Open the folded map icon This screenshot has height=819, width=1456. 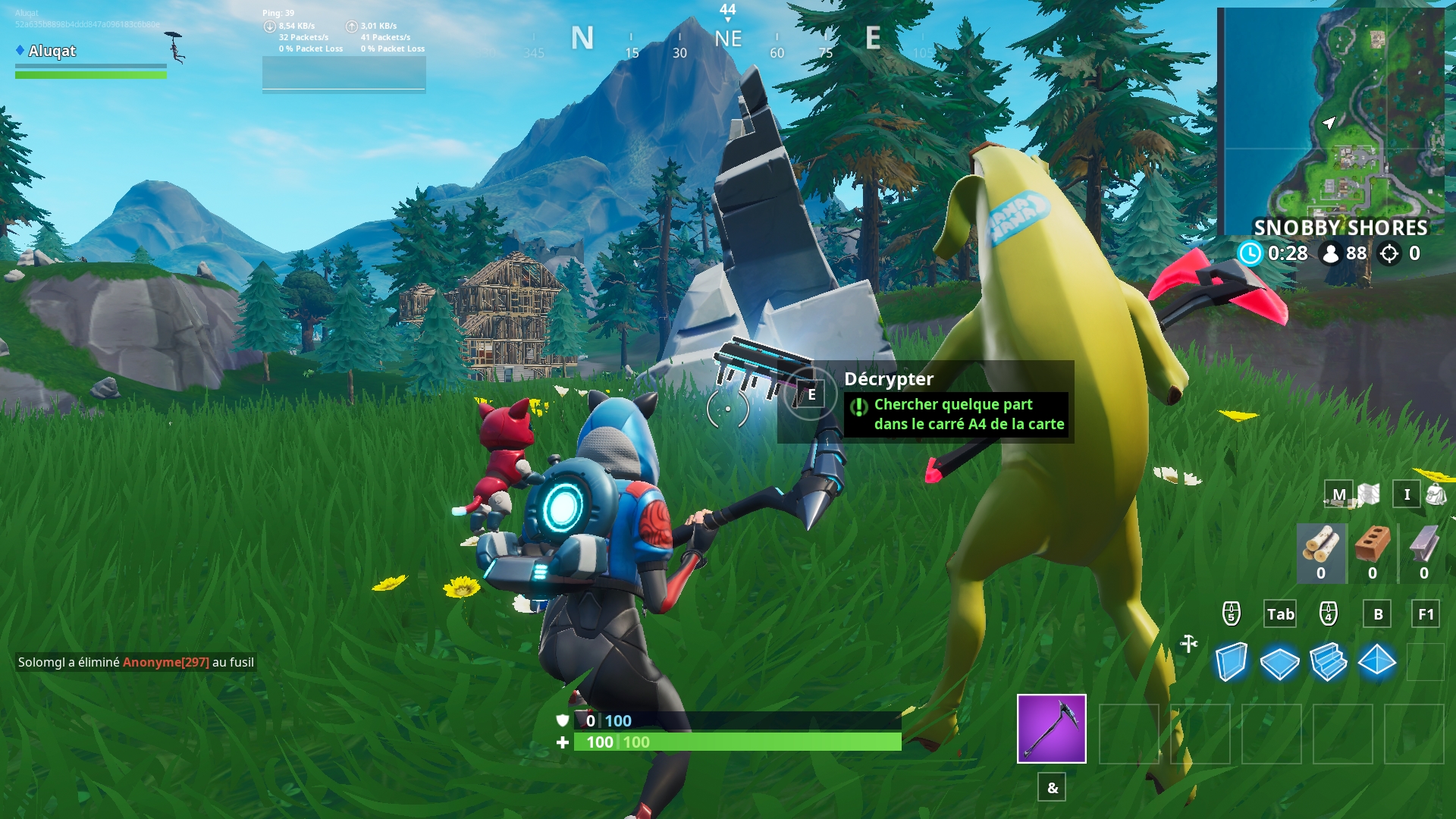pyautogui.click(x=1369, y=494)
